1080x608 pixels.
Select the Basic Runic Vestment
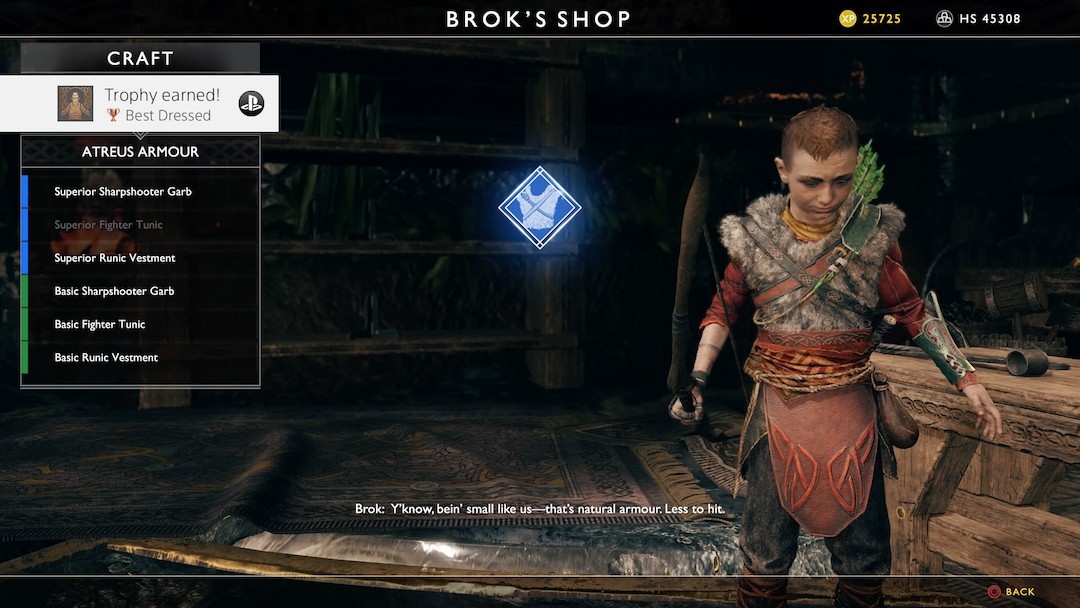106,358
